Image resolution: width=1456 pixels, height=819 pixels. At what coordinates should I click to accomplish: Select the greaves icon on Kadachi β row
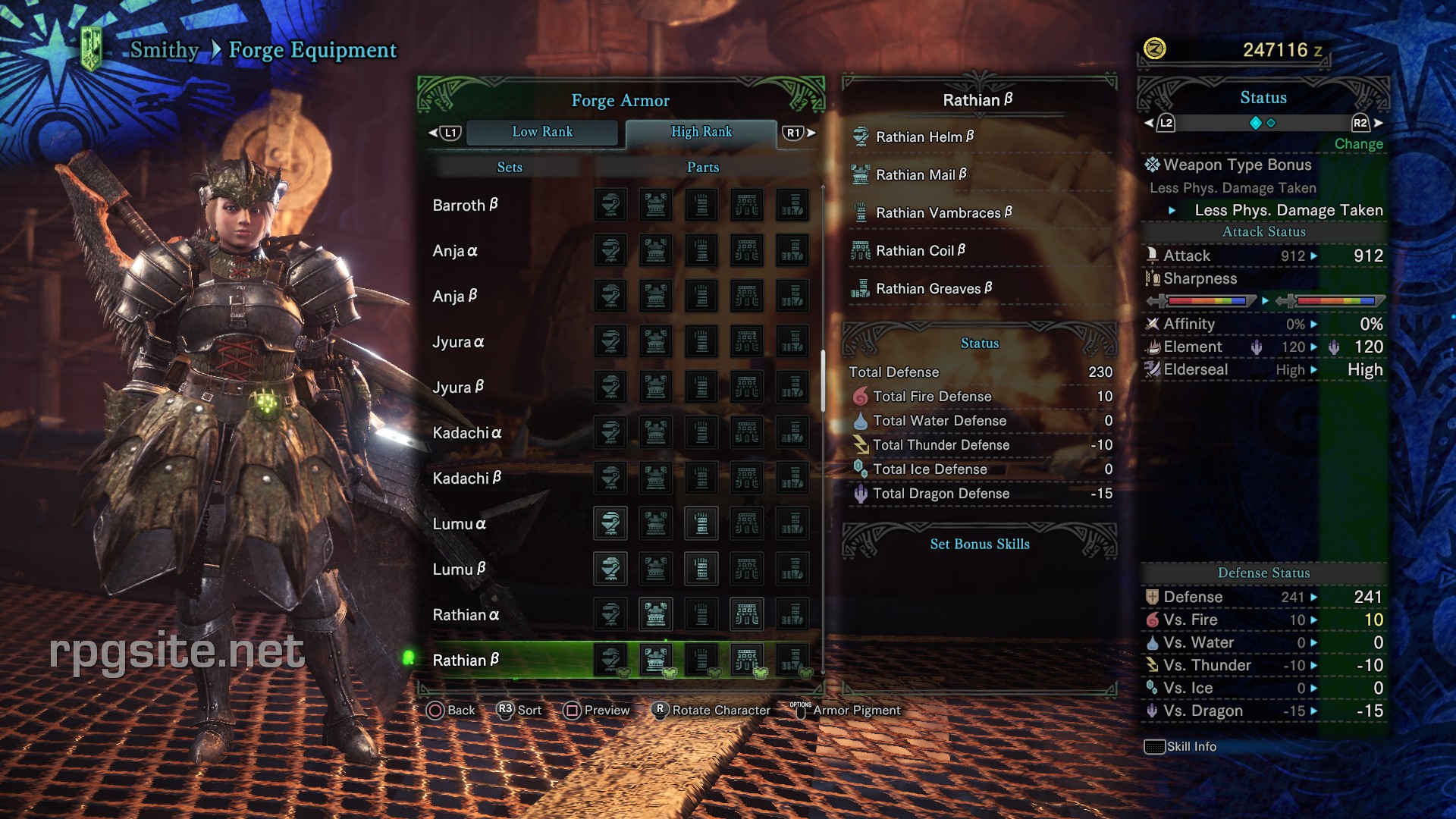792,478
